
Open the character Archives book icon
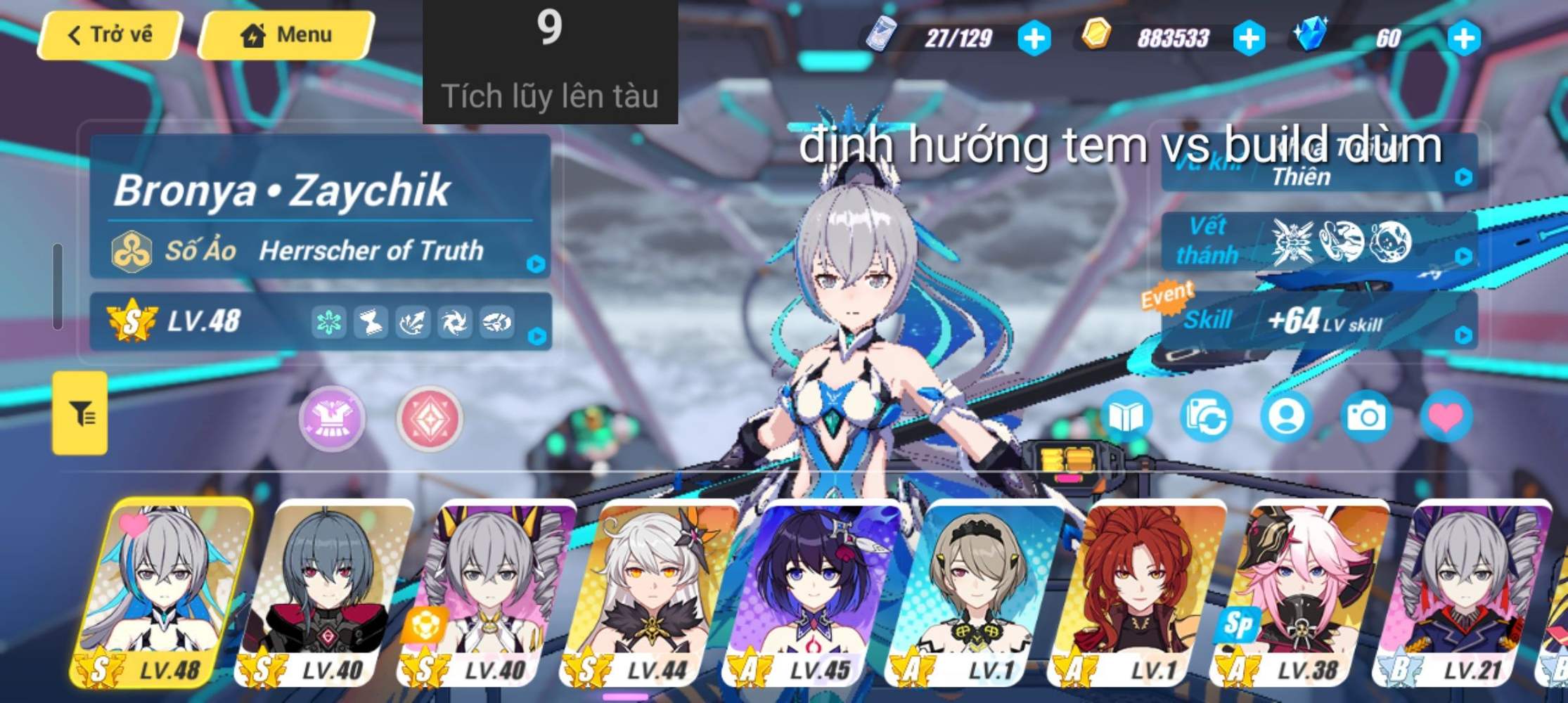[x=1128, y=417]
